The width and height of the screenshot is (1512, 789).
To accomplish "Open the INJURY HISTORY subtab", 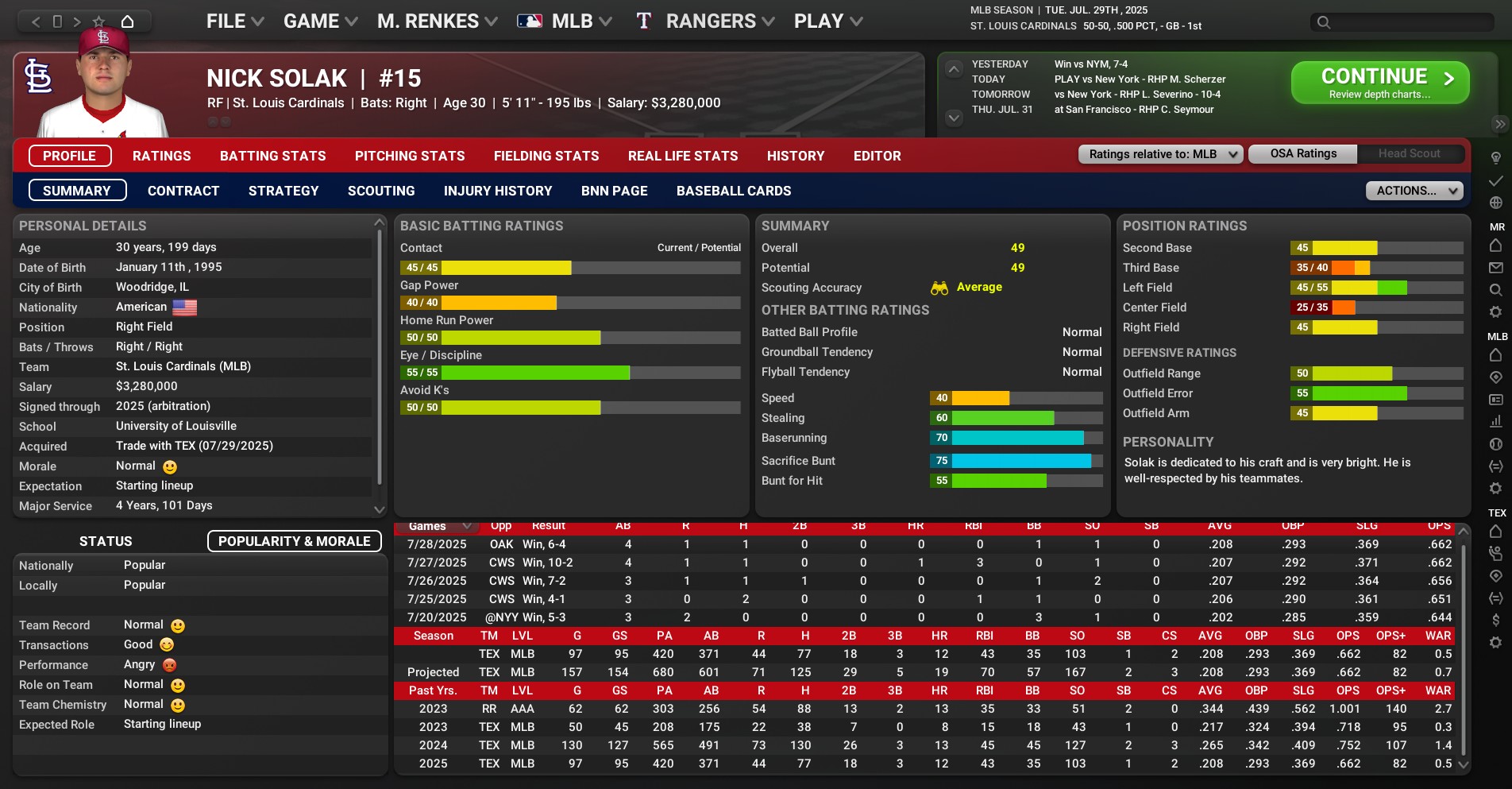I will pyautogui.click(x=498, y=191).
